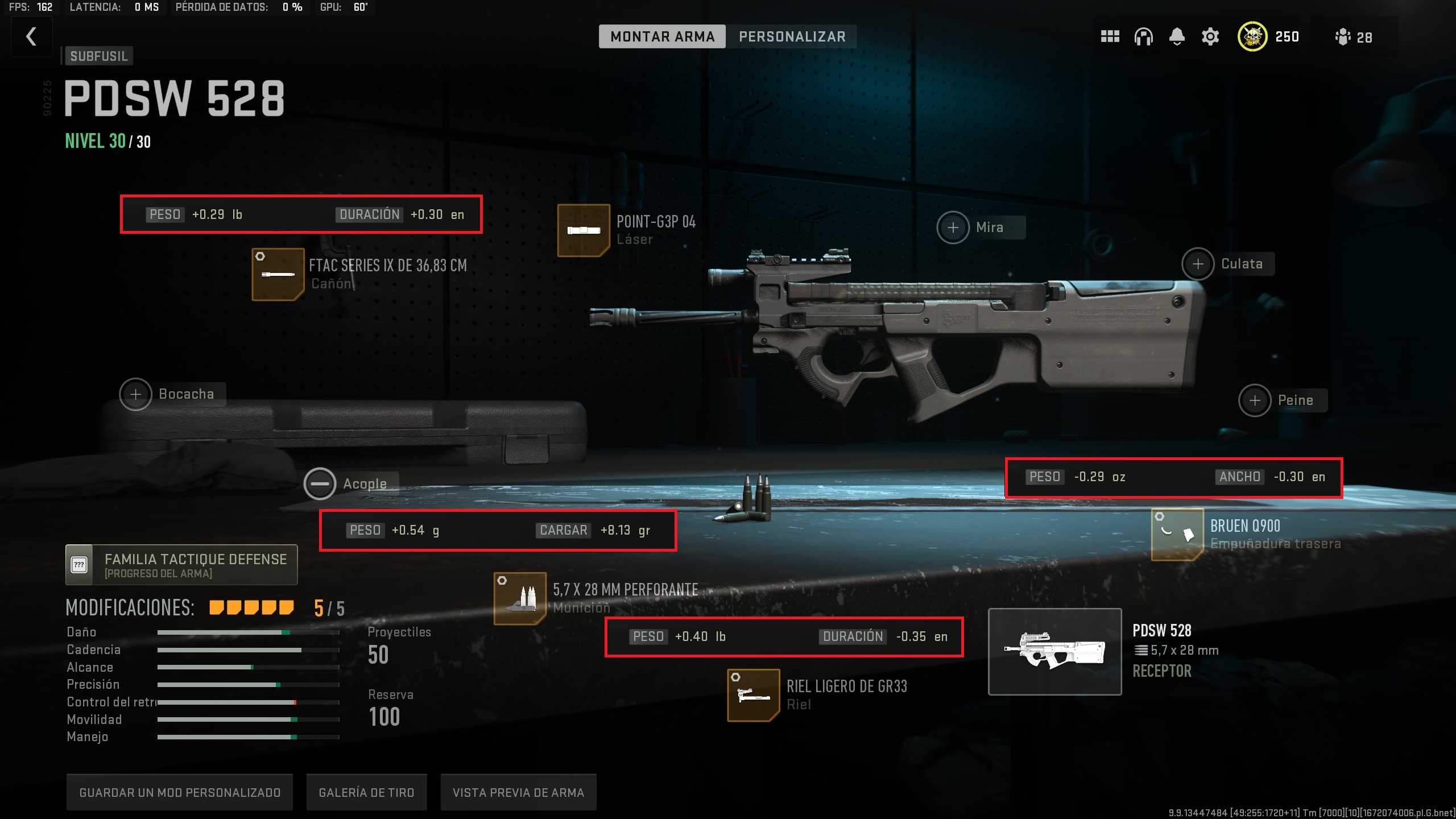
Task: Open the Galería de Tiro
Action: tap(367, 792)
